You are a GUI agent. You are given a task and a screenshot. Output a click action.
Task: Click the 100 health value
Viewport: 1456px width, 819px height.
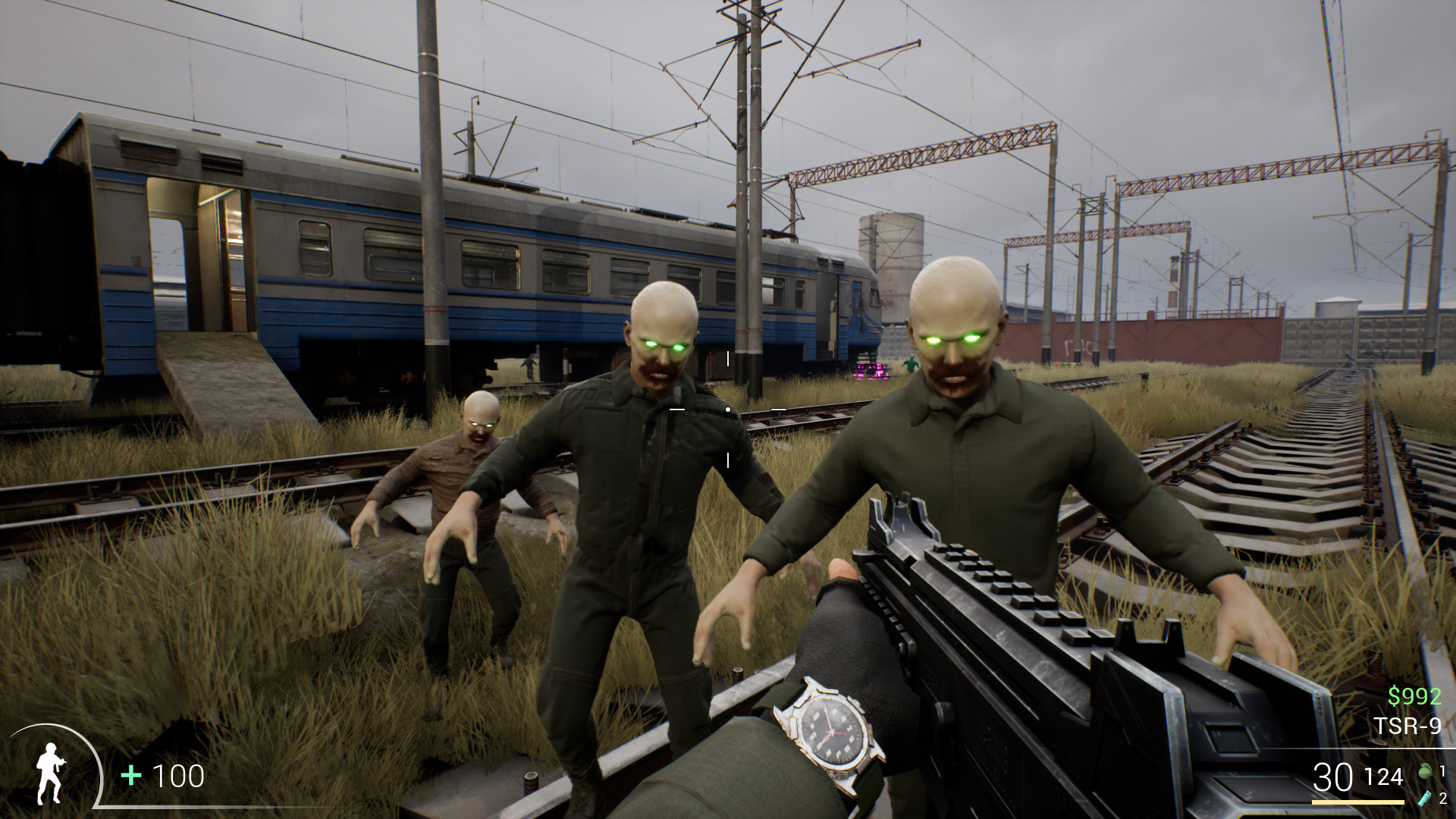point(177,777)
